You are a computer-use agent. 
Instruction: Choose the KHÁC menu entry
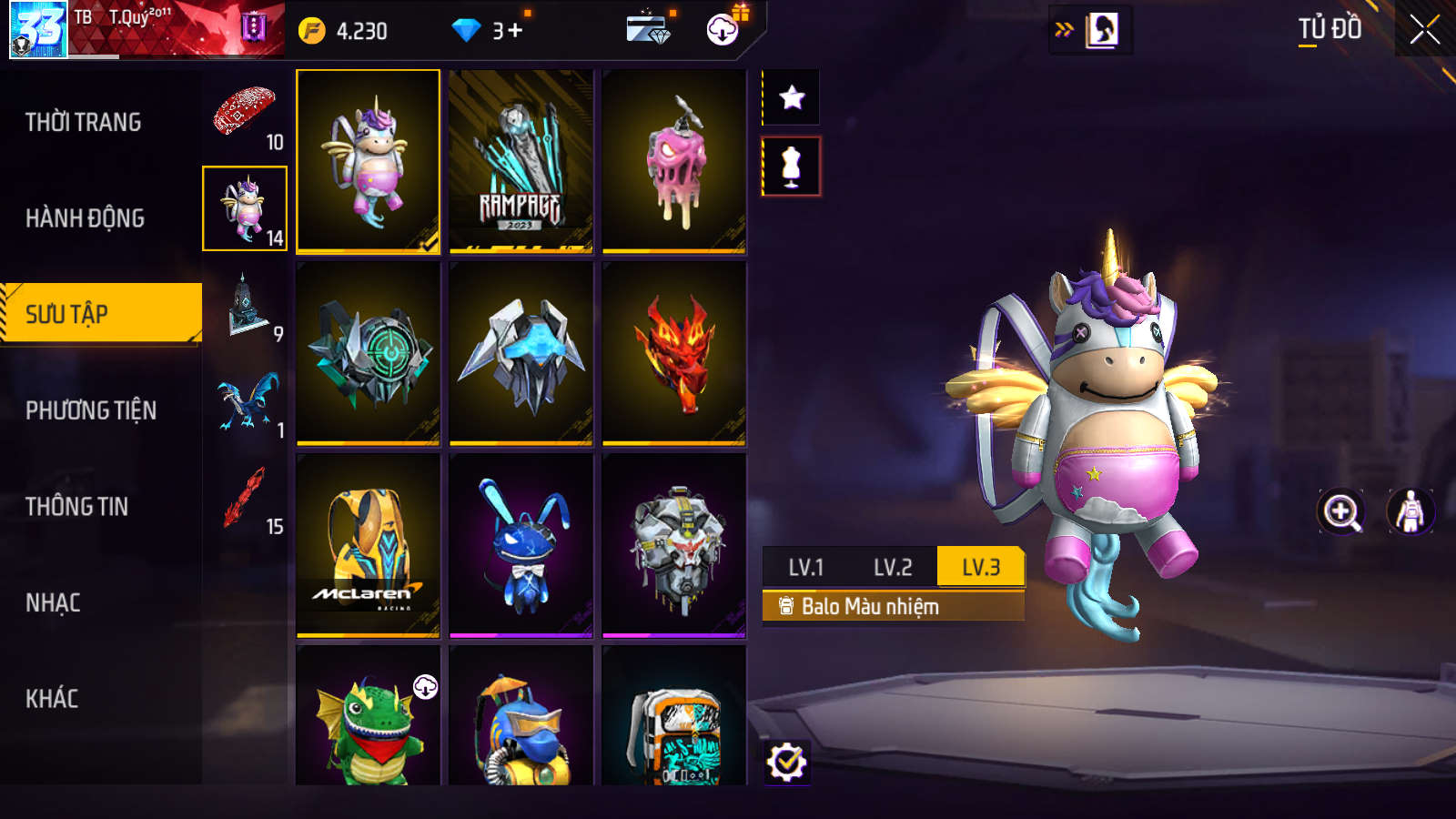(x=52, y=699)
